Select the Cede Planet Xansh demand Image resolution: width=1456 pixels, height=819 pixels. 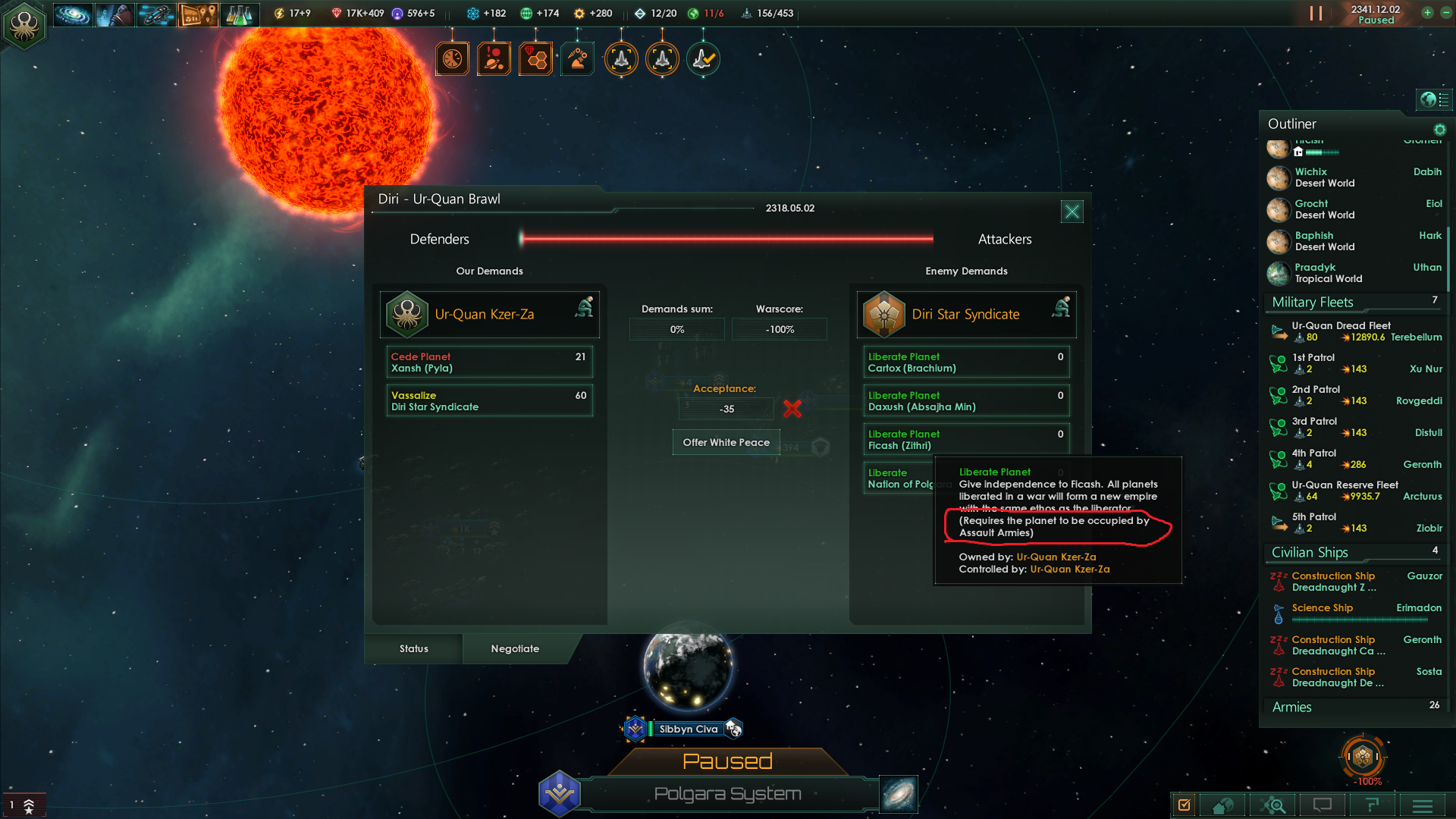tap(489, 362)
